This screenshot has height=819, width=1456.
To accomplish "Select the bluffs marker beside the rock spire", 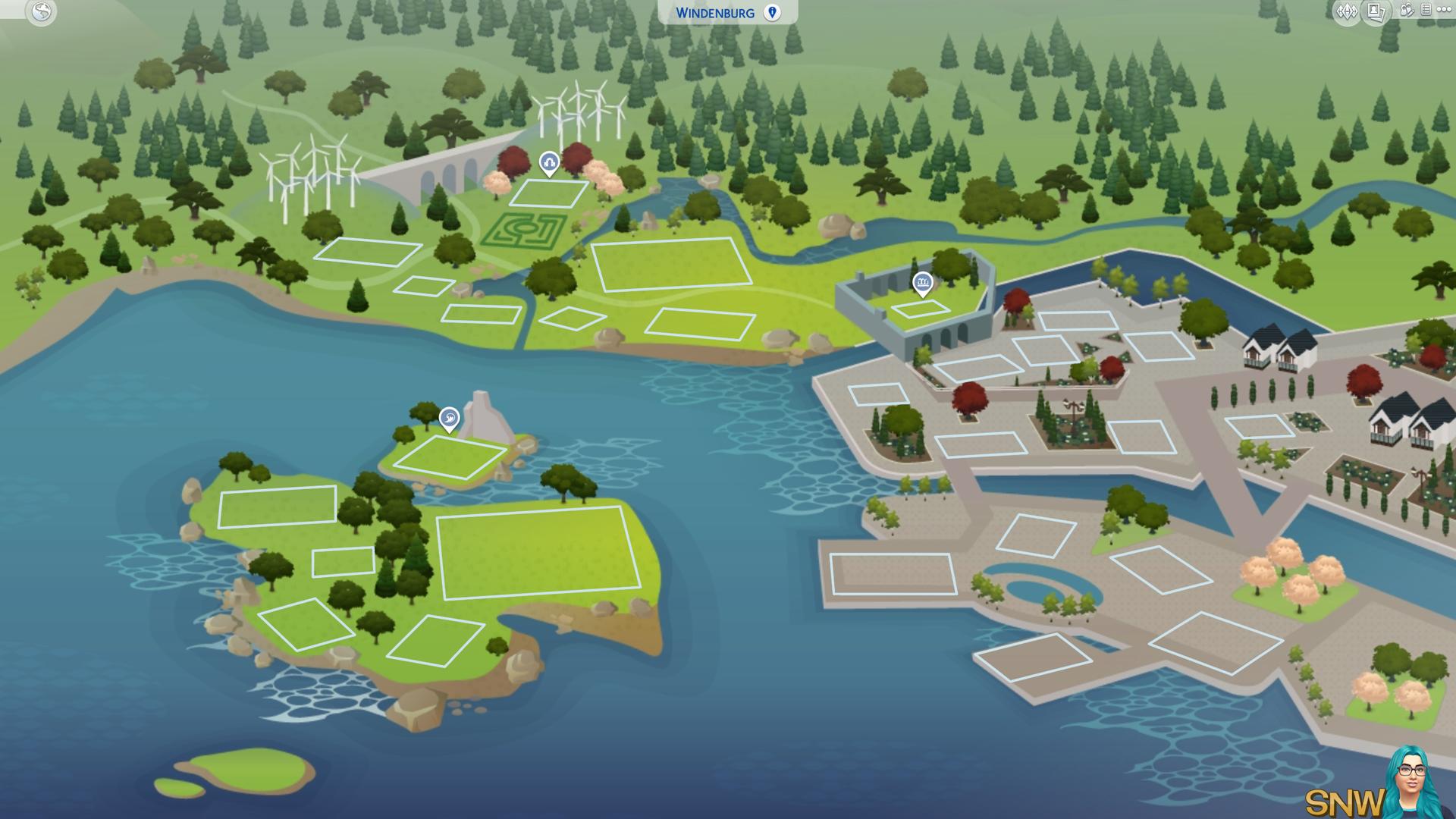I will pos(449,418).
